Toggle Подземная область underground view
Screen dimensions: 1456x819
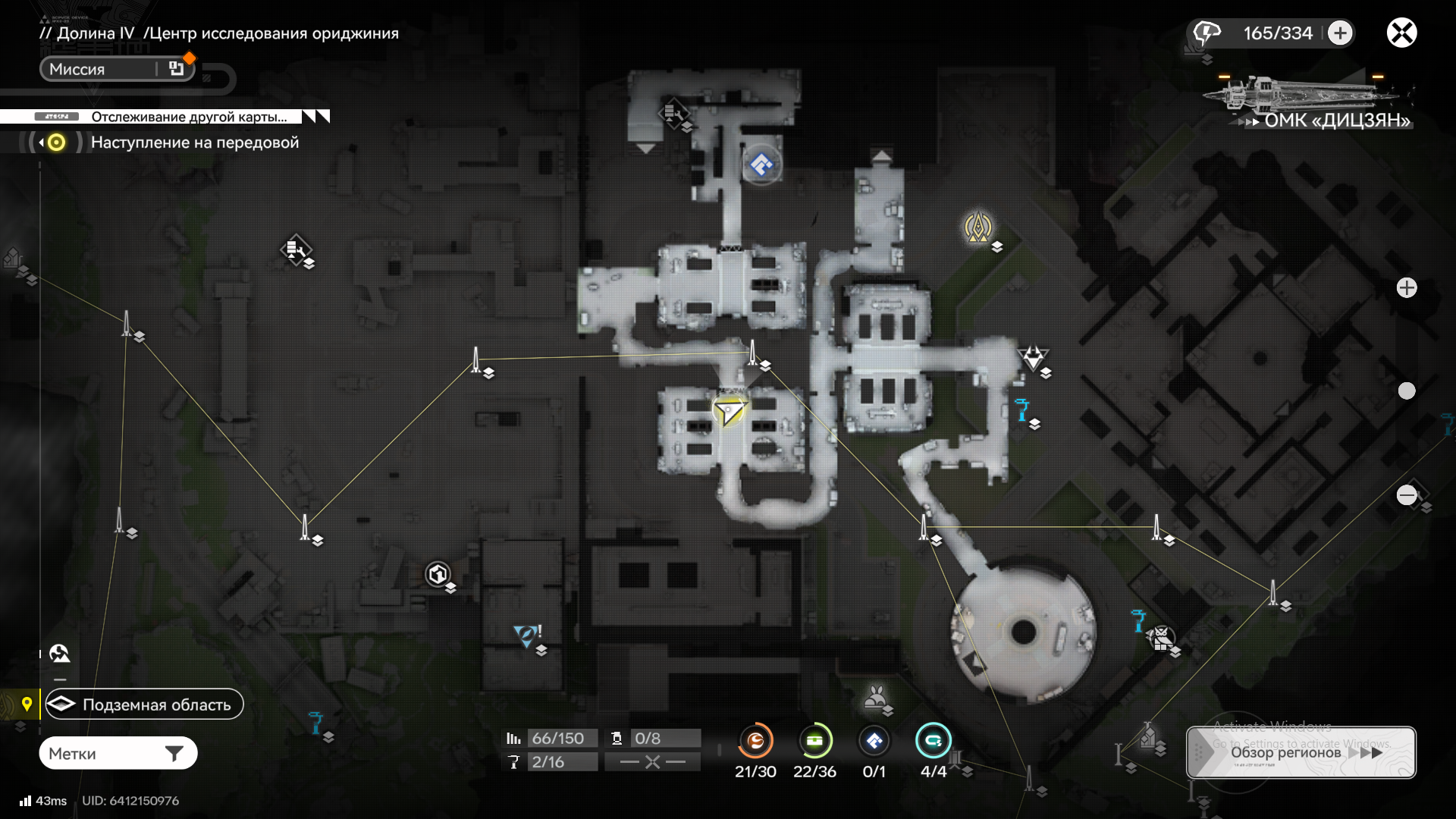tap(144, 704)
